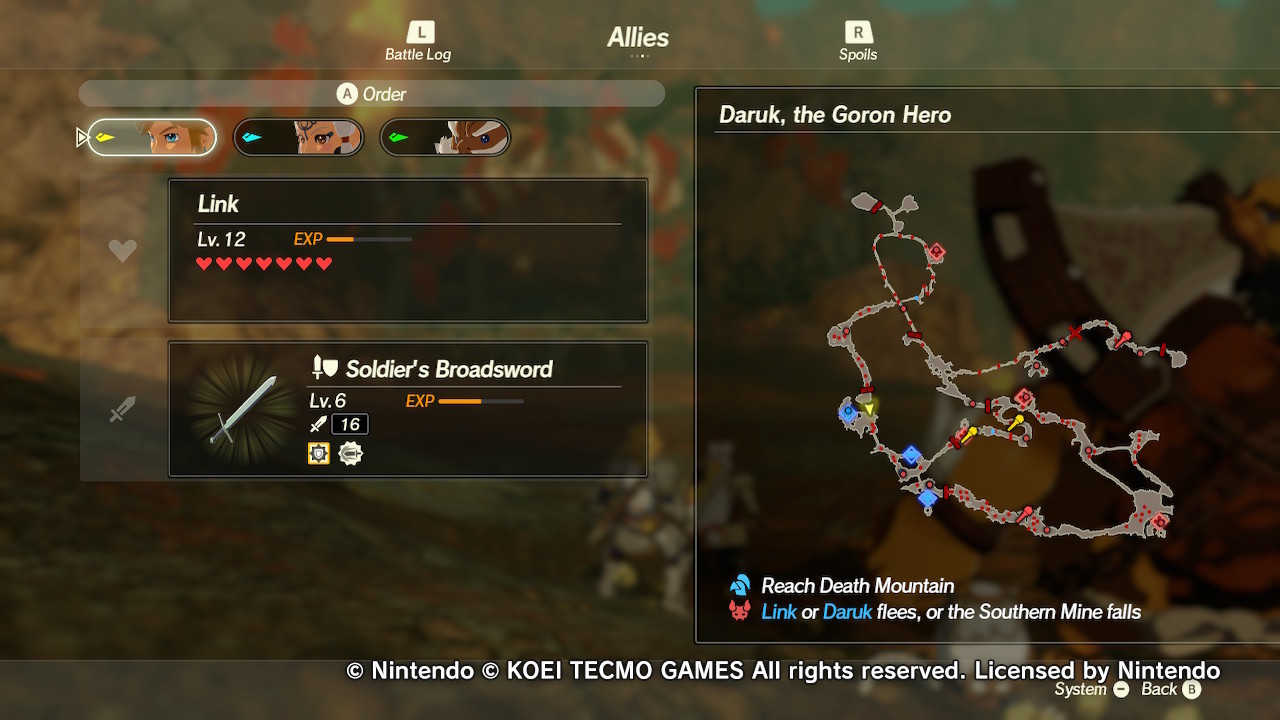
Task: Click the gear-shaped weapon seal icon
Action: [x=351, y=452]
